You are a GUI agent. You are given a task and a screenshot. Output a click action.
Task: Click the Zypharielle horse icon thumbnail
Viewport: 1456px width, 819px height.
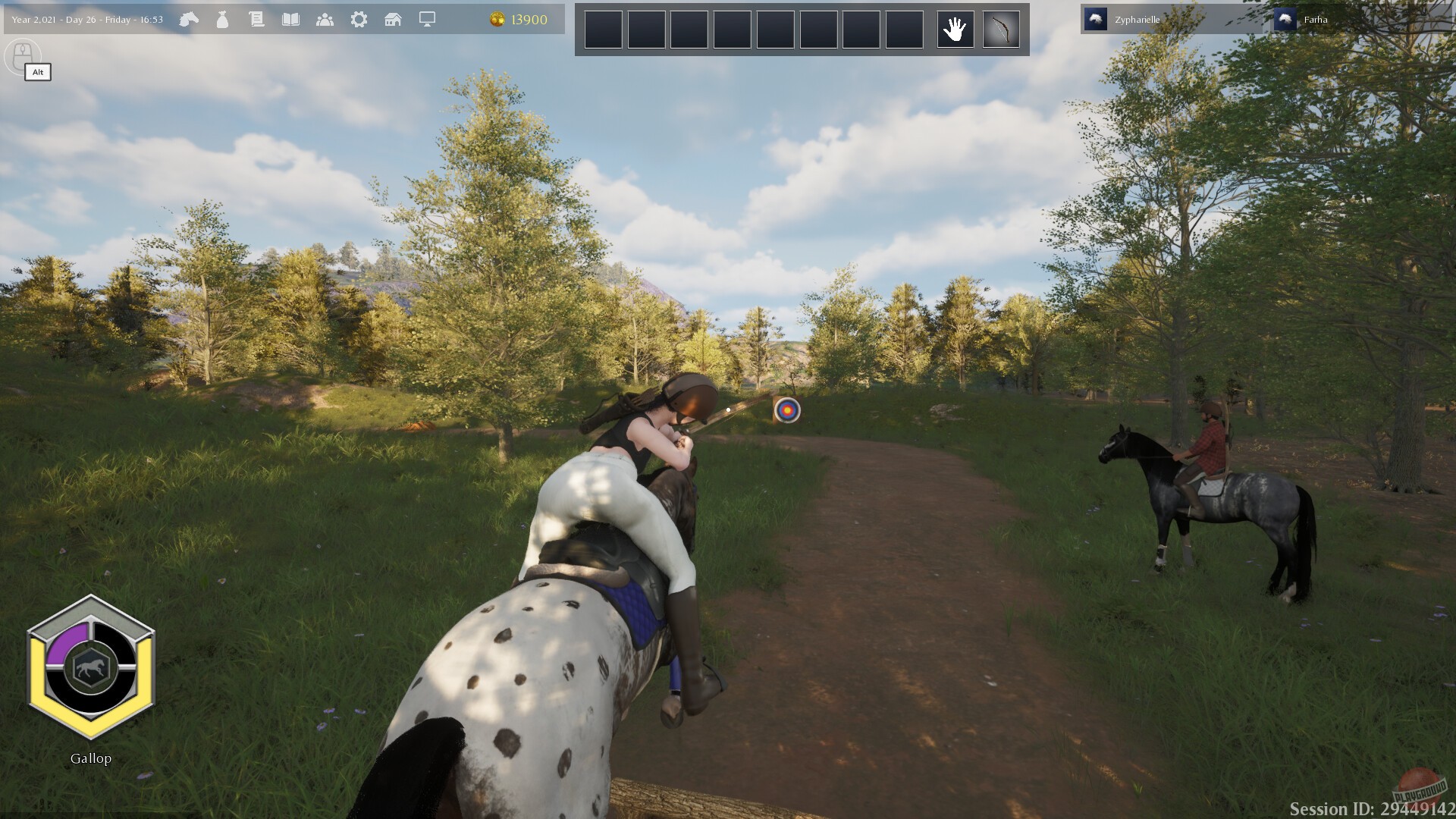tap(1095, 20)
